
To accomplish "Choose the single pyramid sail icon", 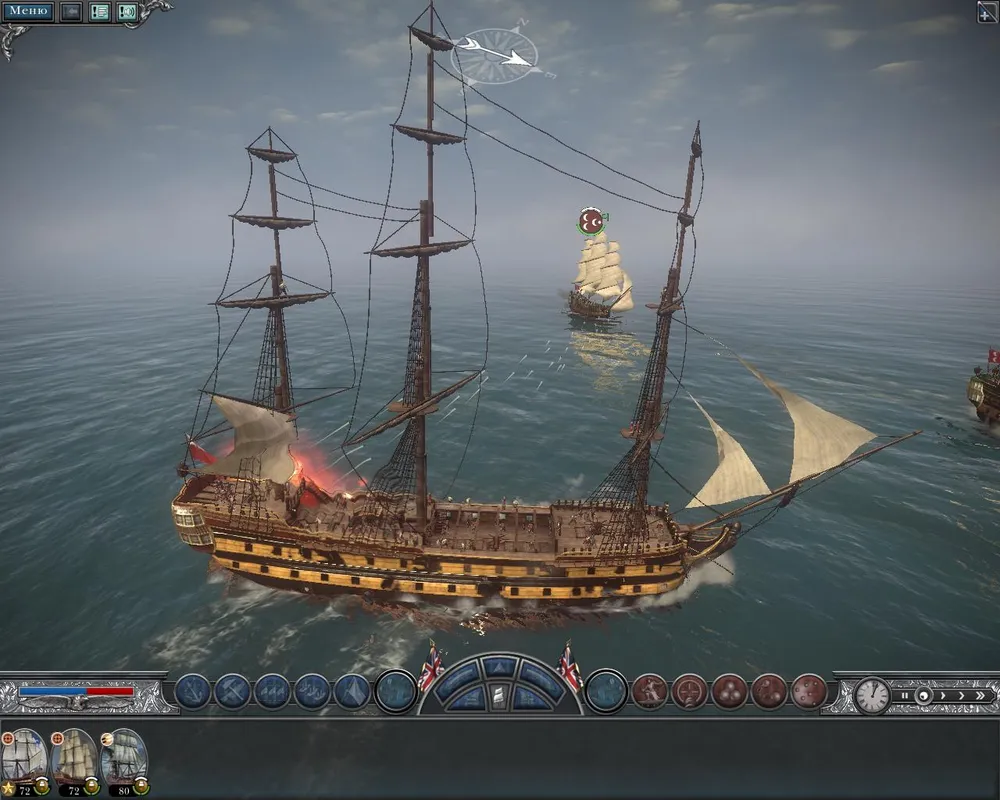I will (x=352, y=691).
